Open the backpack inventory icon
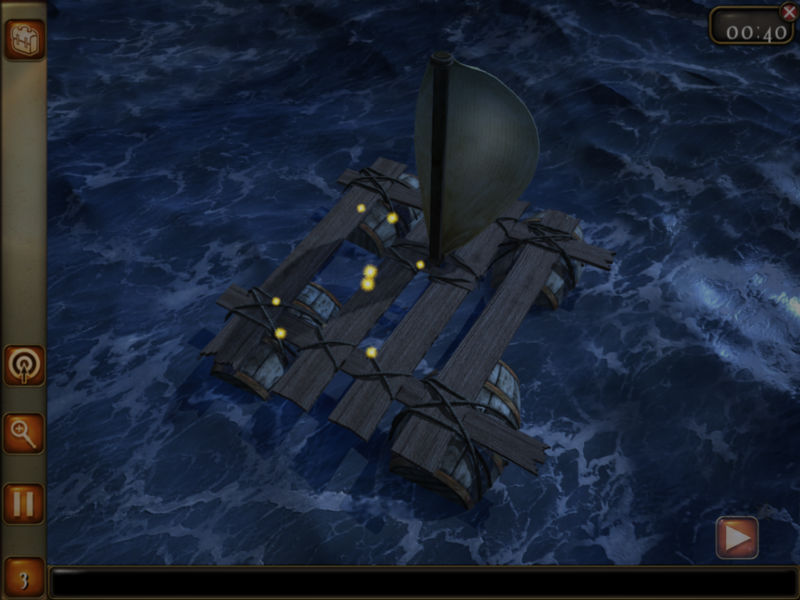Viewport: 800px width, 600px height. (x=24, y=40)
